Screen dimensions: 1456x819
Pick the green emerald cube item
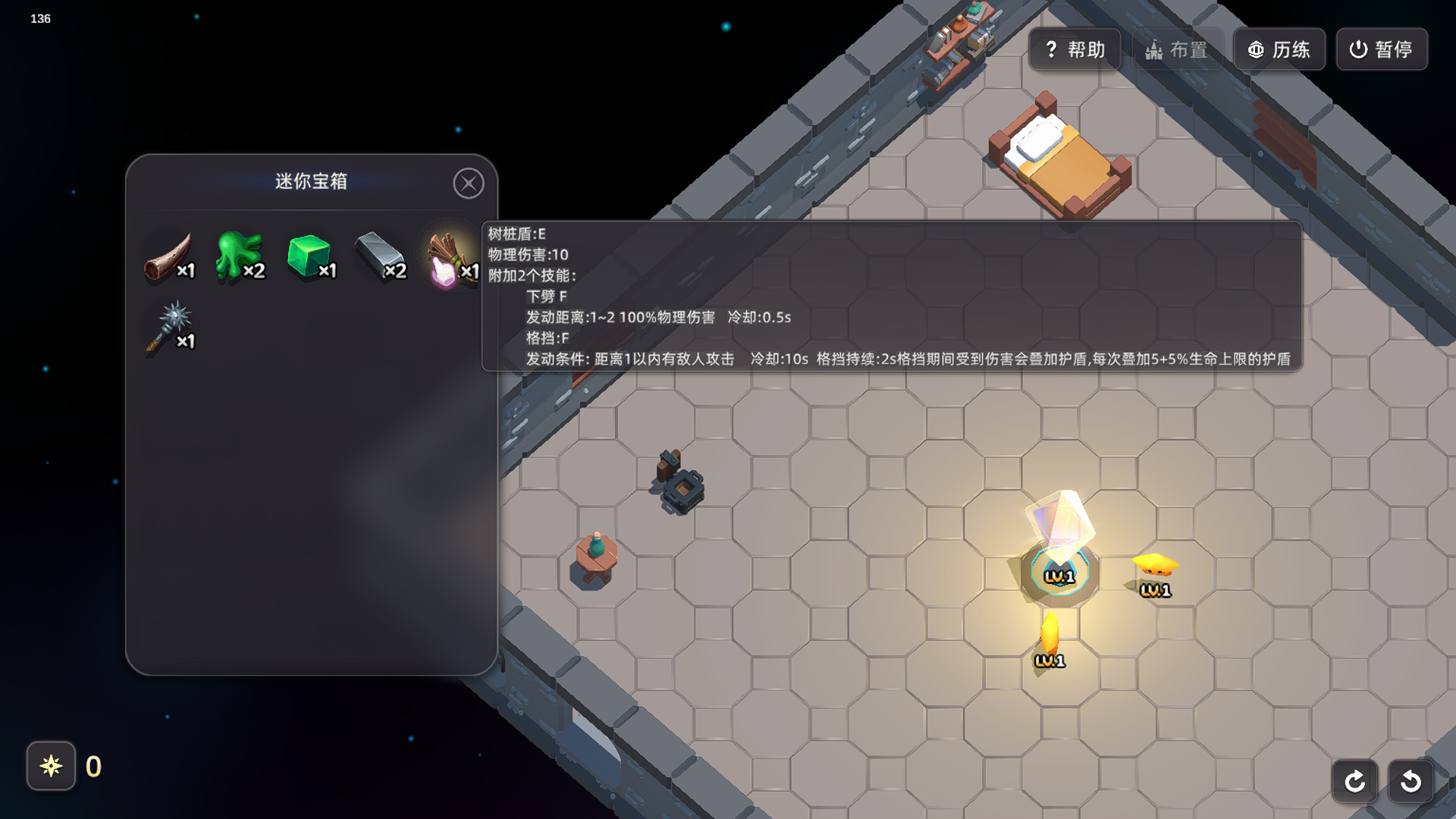[309, 257]
